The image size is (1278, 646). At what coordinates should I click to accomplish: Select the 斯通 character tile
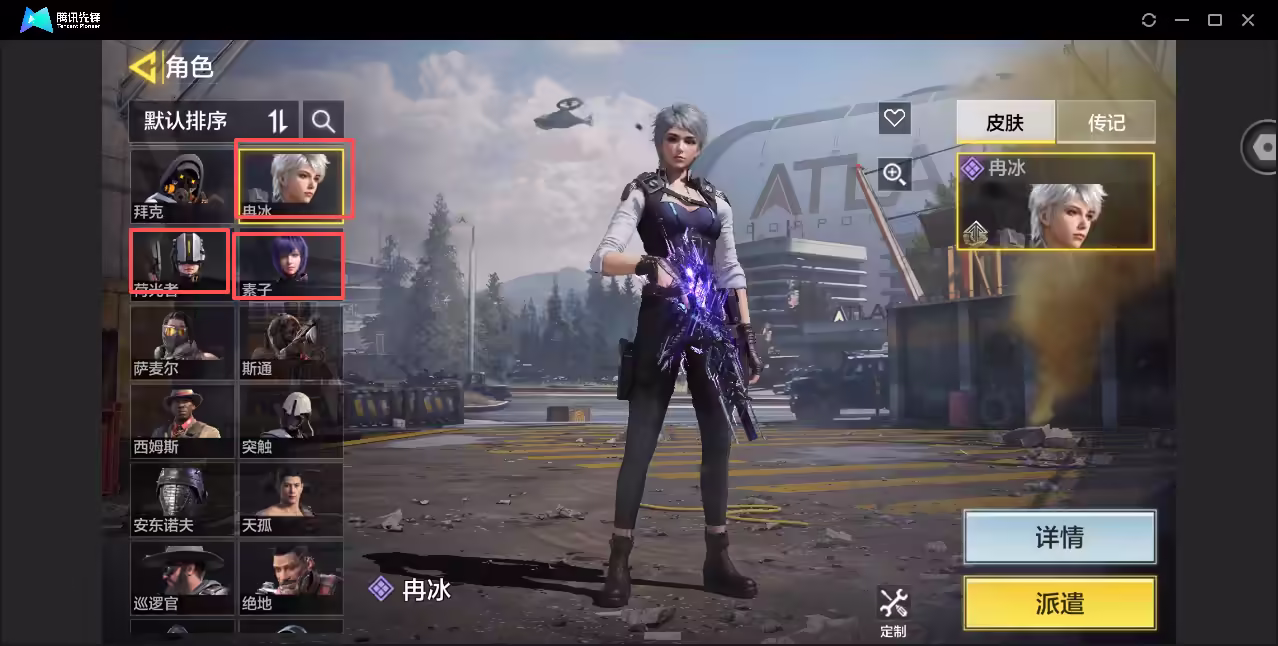pyautogui.click(x=290, y=342)
